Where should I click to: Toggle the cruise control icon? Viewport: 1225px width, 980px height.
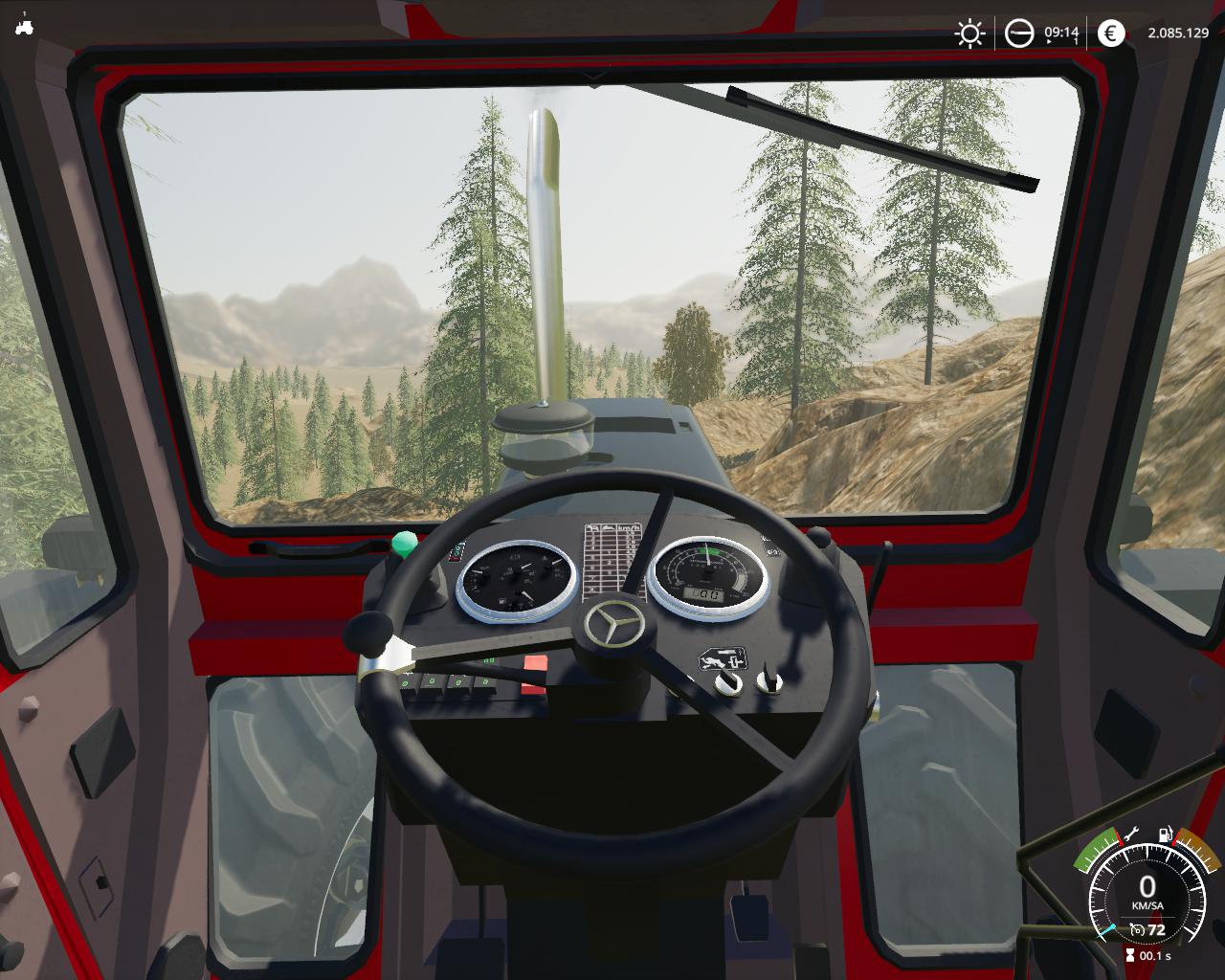(1137, 929)
